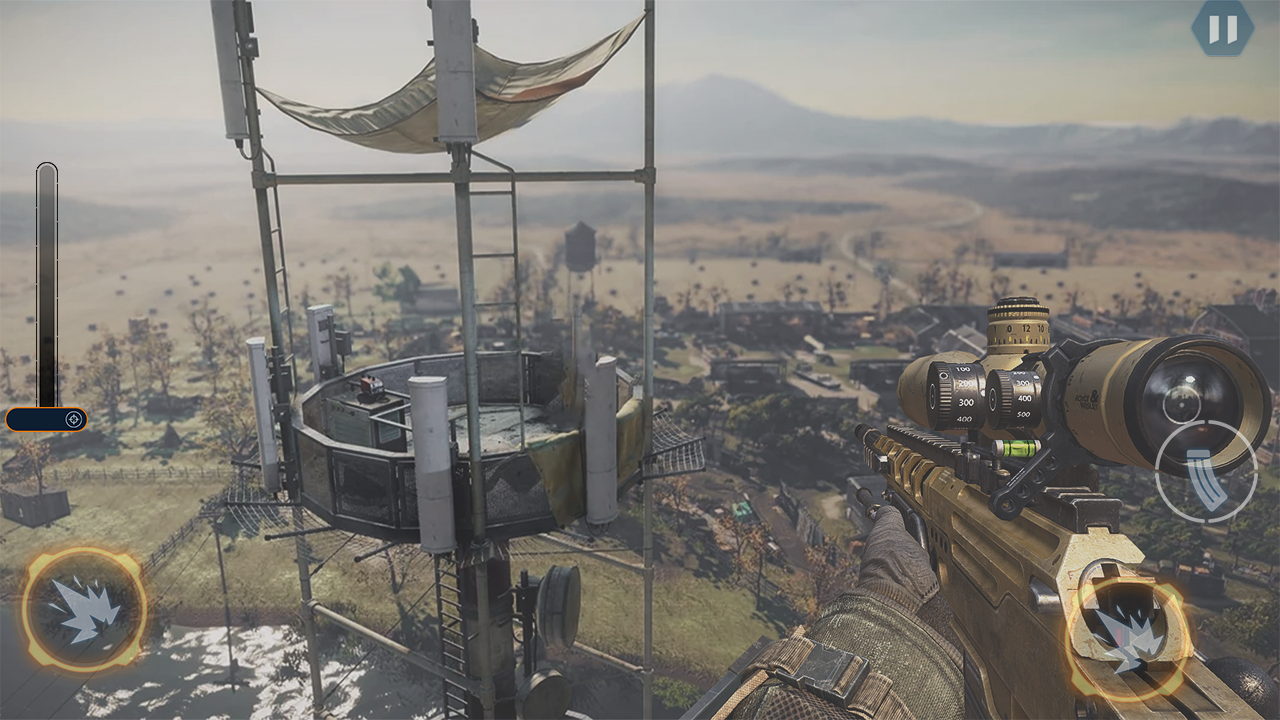Tap the magazine reload button

pyautogui.click(x=1206, y=471)
